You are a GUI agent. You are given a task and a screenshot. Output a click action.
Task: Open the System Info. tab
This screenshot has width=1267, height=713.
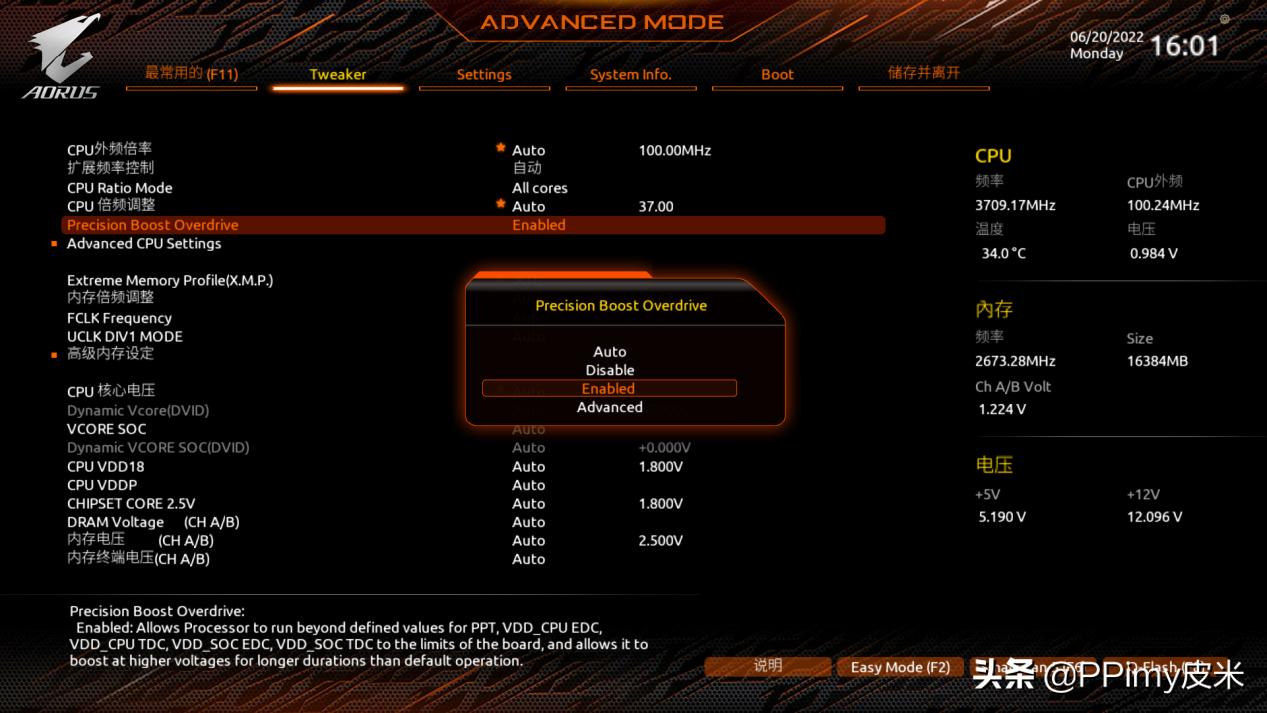(x=630, y=75)
